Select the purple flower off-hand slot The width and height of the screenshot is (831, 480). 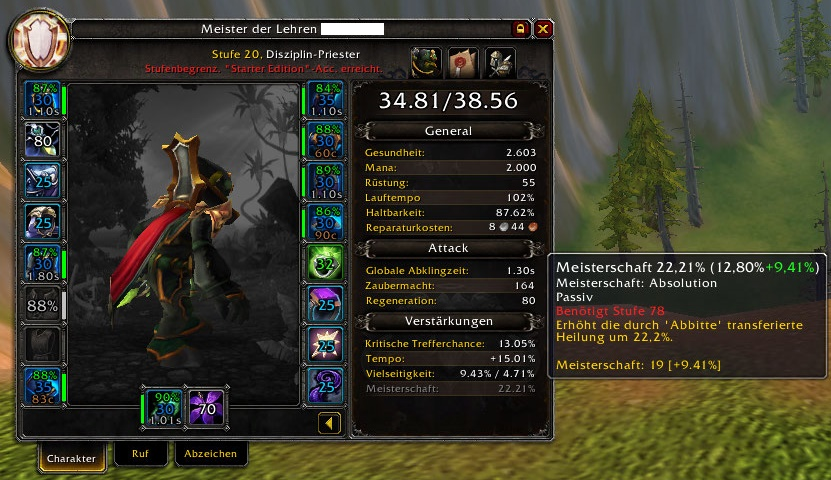(208, 407)
